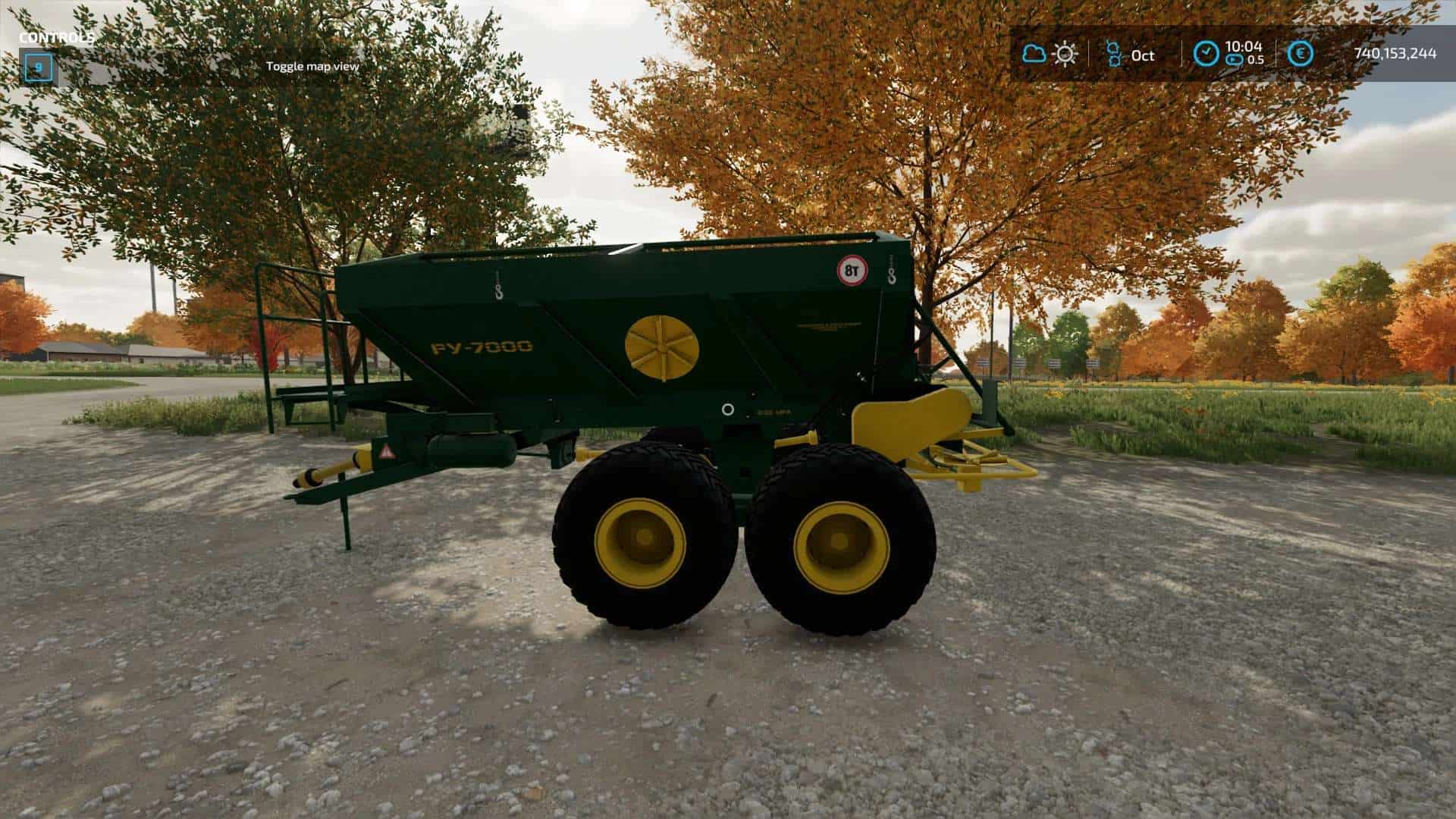Select the sun weather icon in HUD
1456x819 pixels.
click(x=1064, y=55)
